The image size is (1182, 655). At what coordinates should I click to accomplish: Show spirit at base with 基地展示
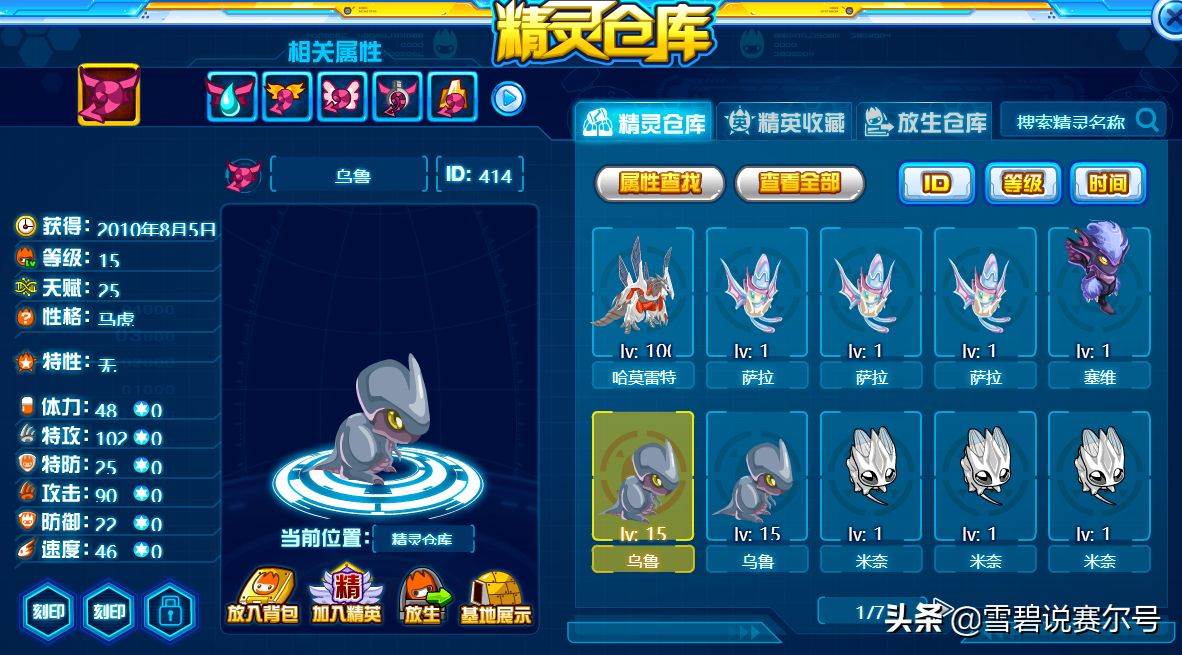click(495, 598)
